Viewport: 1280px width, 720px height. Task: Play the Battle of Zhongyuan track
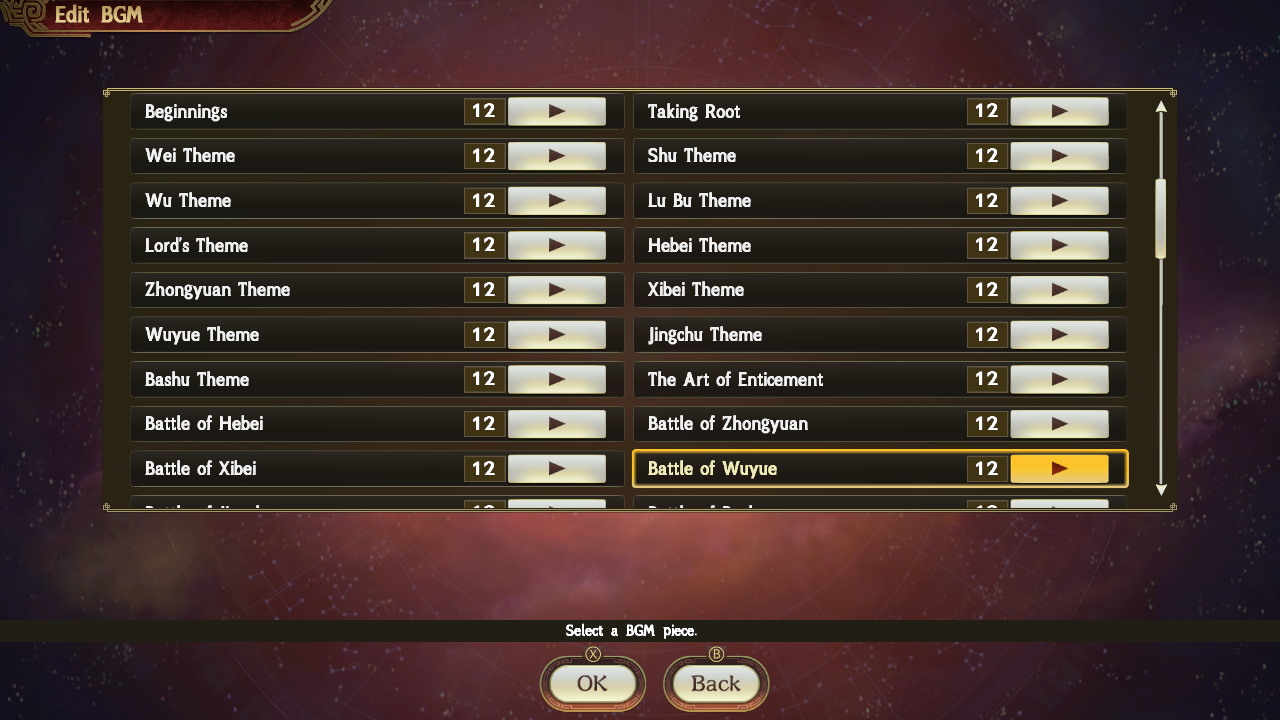1060,423
